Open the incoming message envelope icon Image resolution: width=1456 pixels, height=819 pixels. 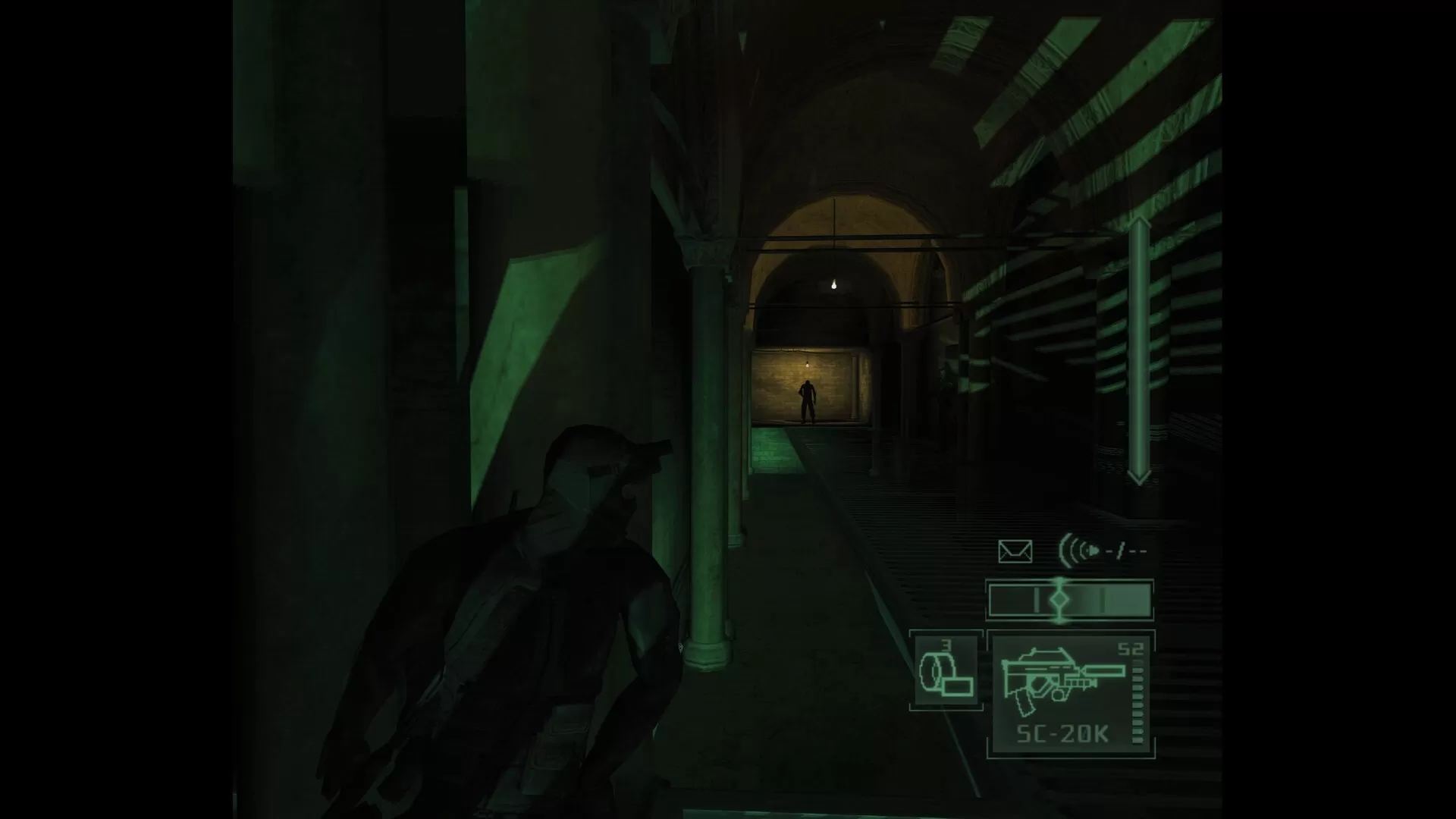(1016, 549)
